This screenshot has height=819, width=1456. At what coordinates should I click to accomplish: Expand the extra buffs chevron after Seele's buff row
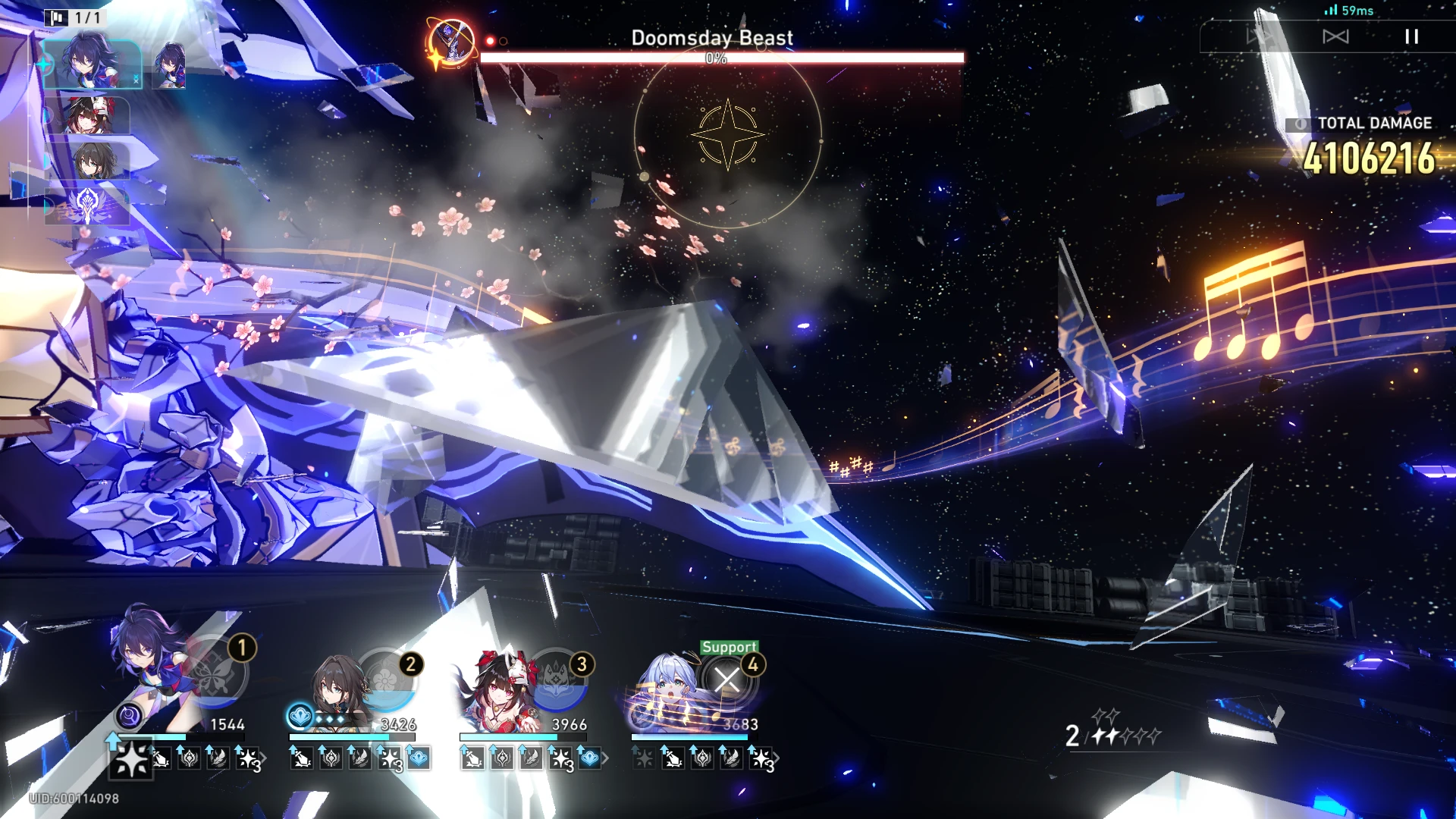click(x=264, y=758)
